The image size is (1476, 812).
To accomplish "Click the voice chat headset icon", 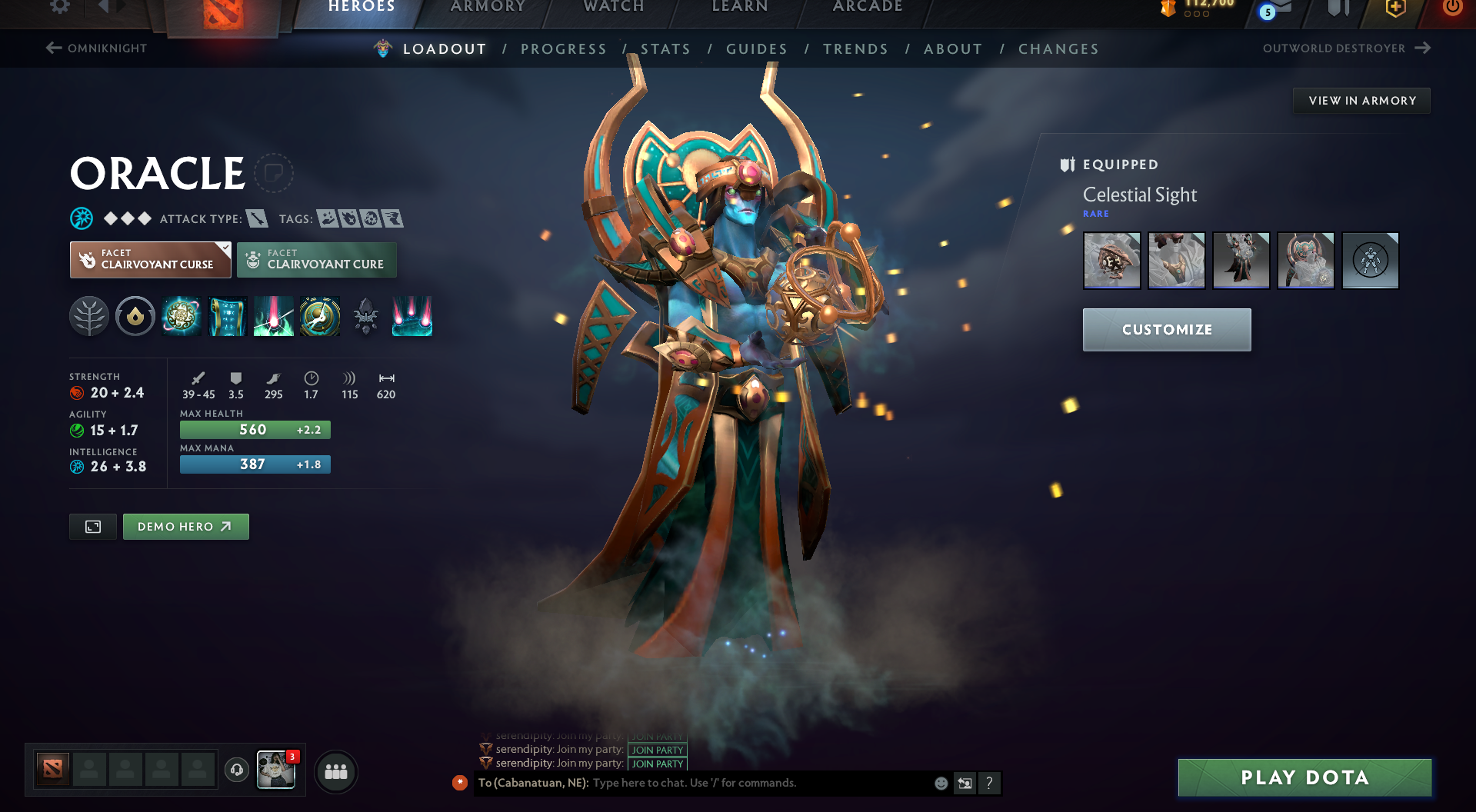I will pos(236,770).
